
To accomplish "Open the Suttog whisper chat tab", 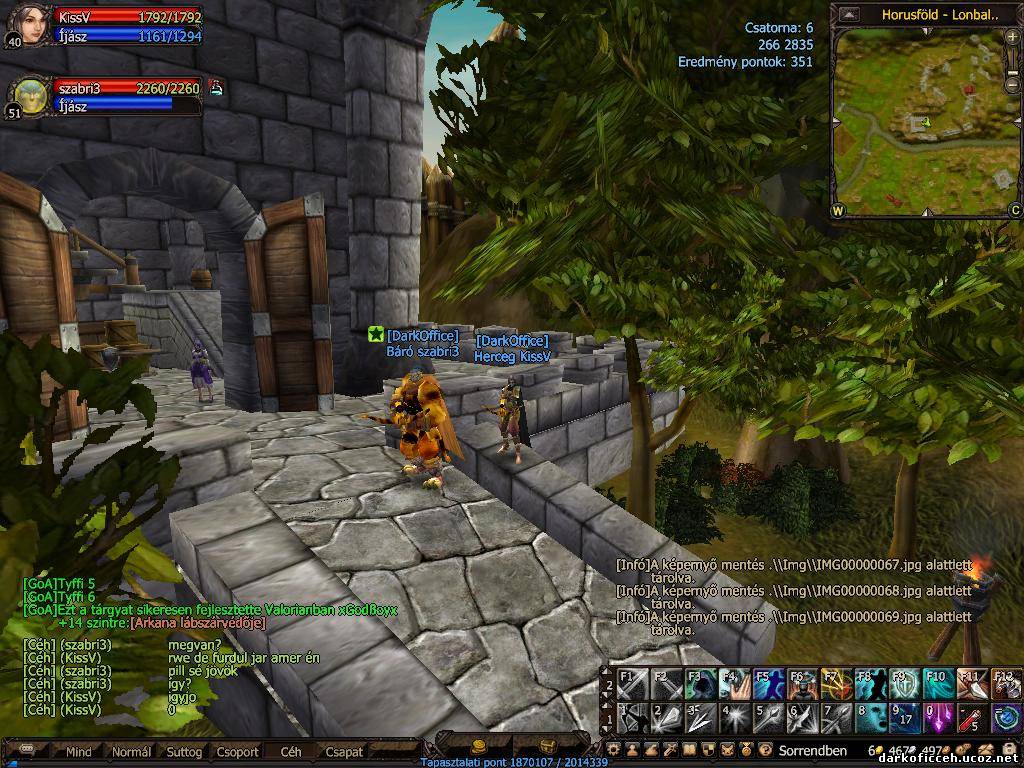I will pos(184,751).
